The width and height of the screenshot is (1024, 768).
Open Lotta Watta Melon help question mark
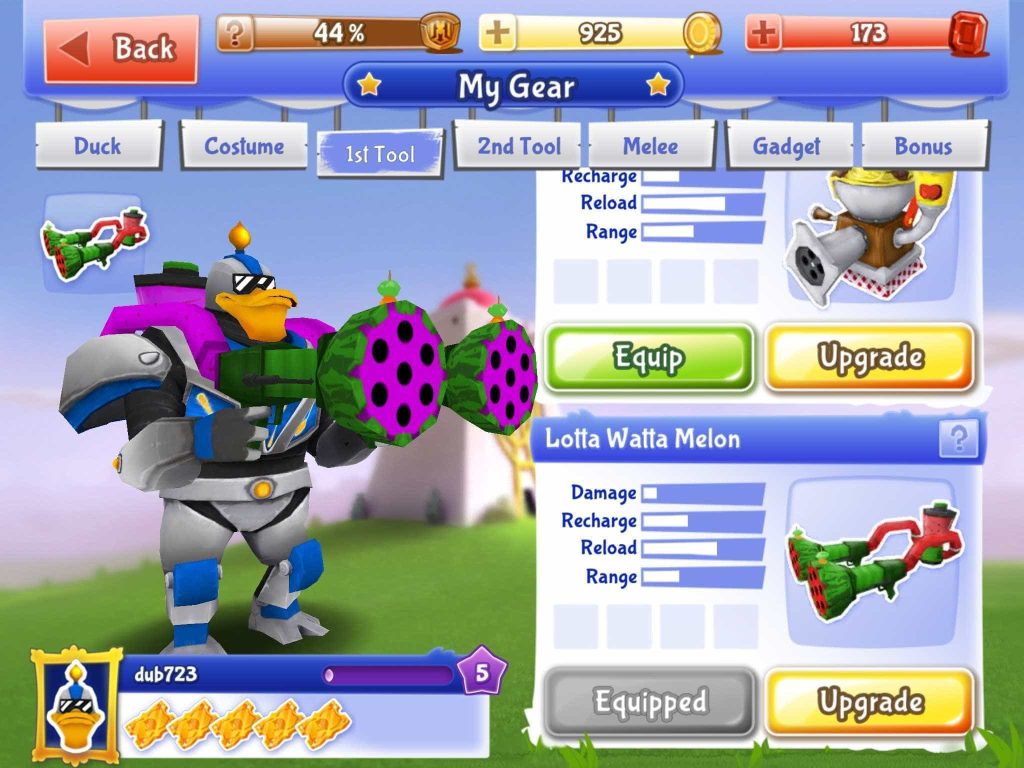(x=958, y=438)
